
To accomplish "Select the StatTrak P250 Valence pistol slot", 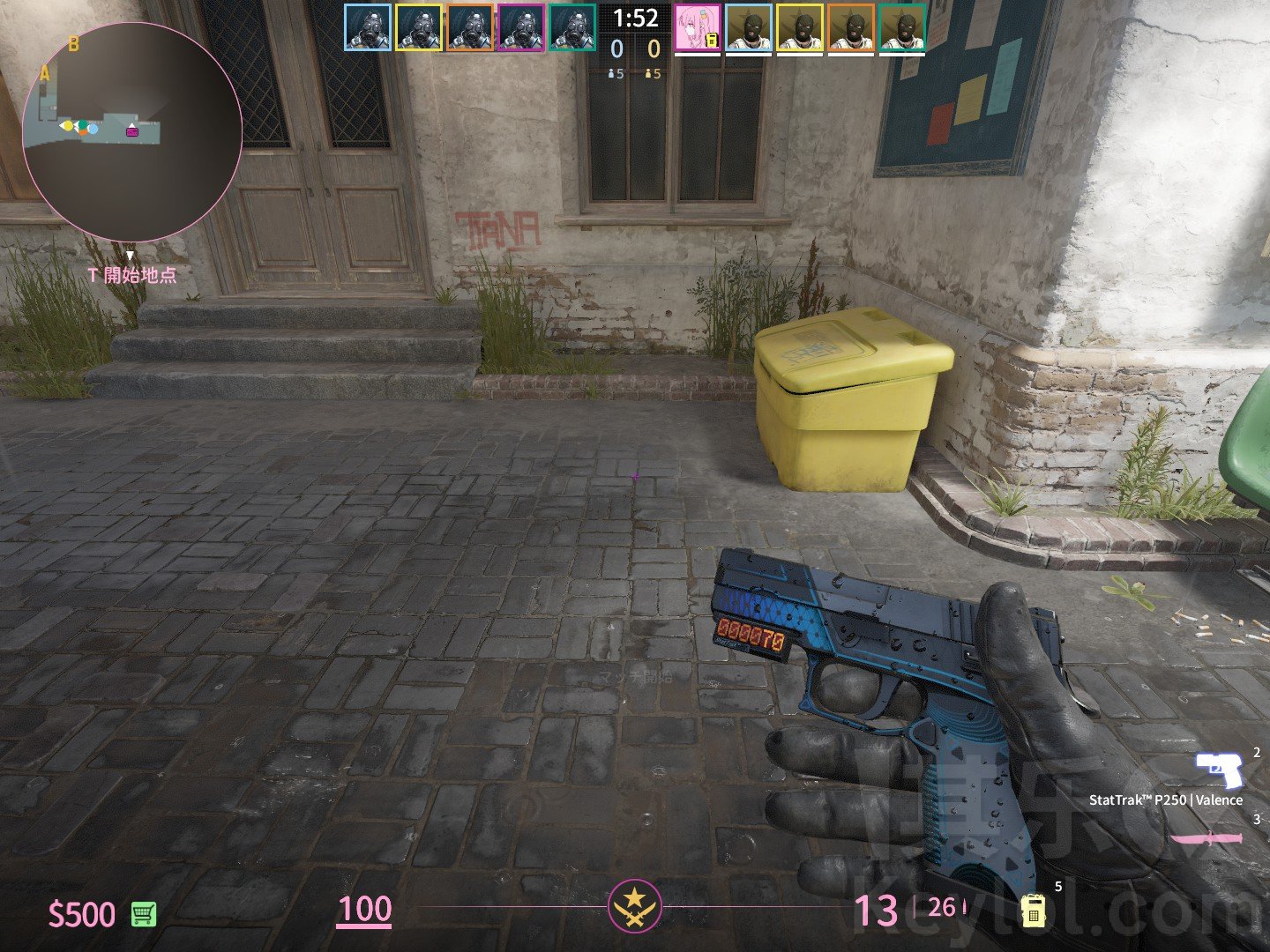I will pyautogui.click(x=1219, y=771).
